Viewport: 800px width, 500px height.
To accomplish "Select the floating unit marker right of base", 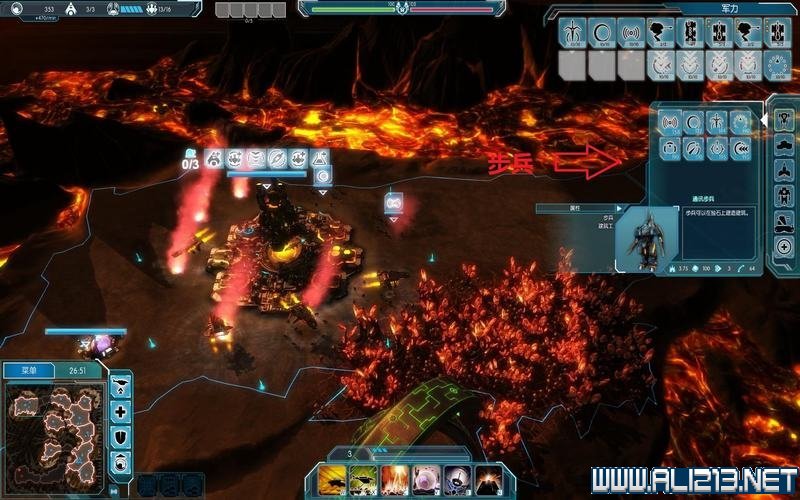I will tap(393, 203).
